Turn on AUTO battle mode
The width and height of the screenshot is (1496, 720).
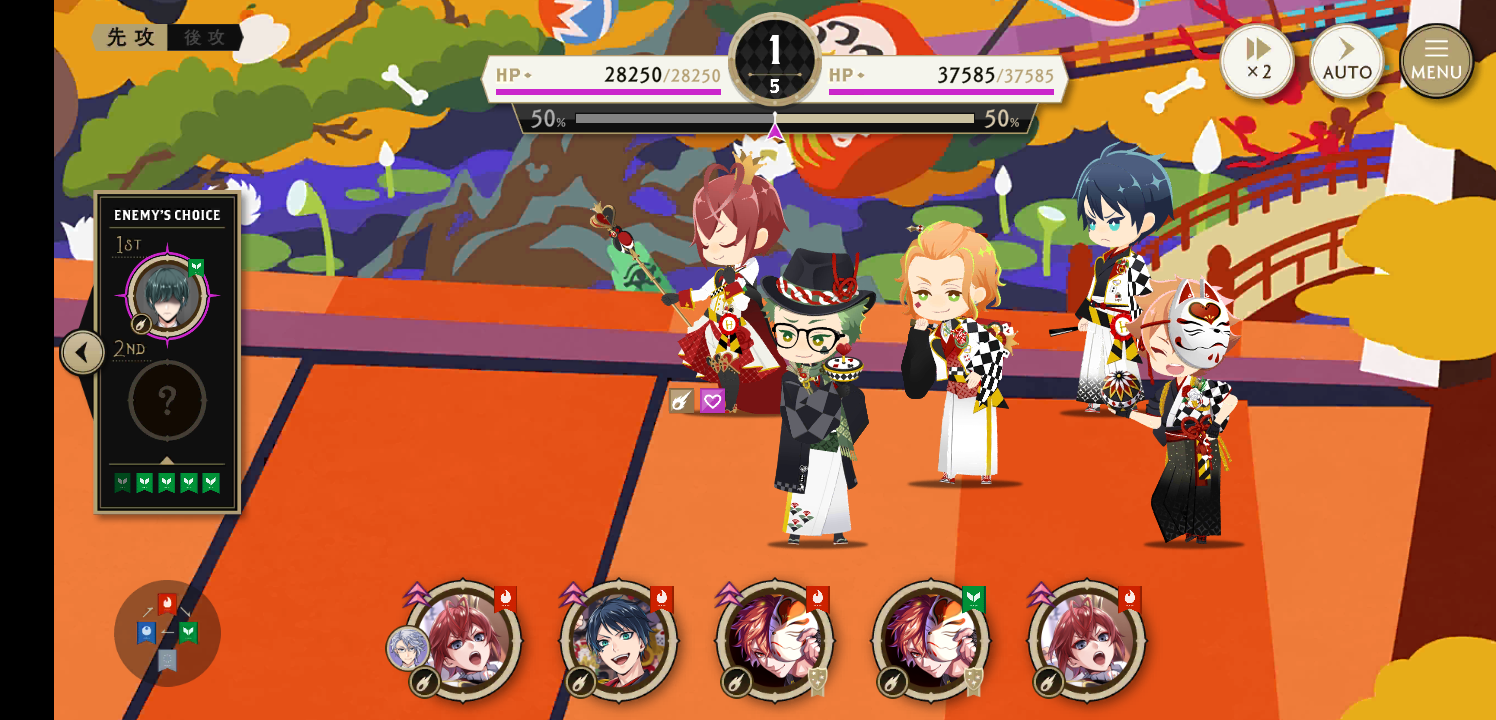coord(1347,61)
